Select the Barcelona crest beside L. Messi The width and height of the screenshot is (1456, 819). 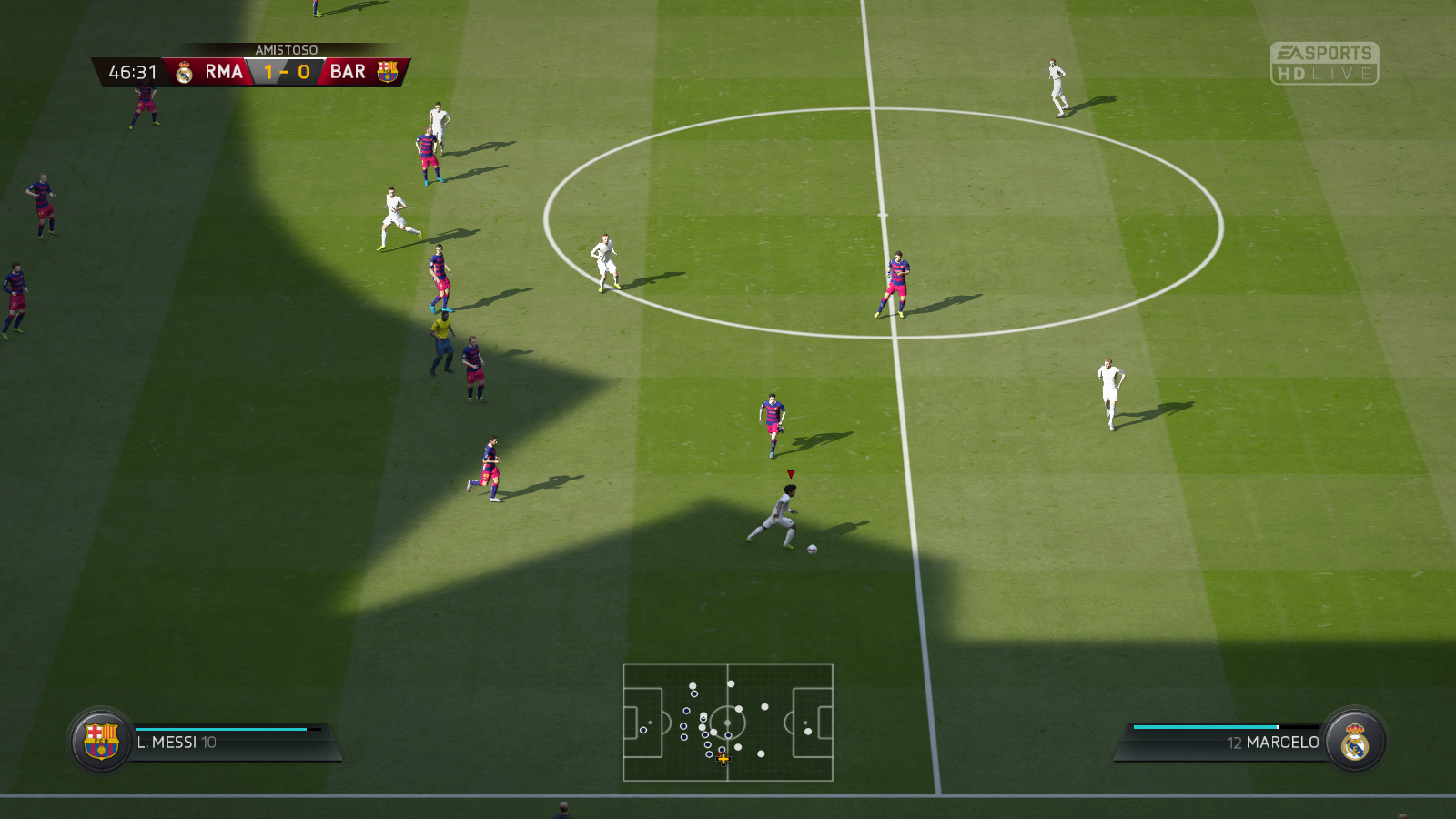pos(101,741)
